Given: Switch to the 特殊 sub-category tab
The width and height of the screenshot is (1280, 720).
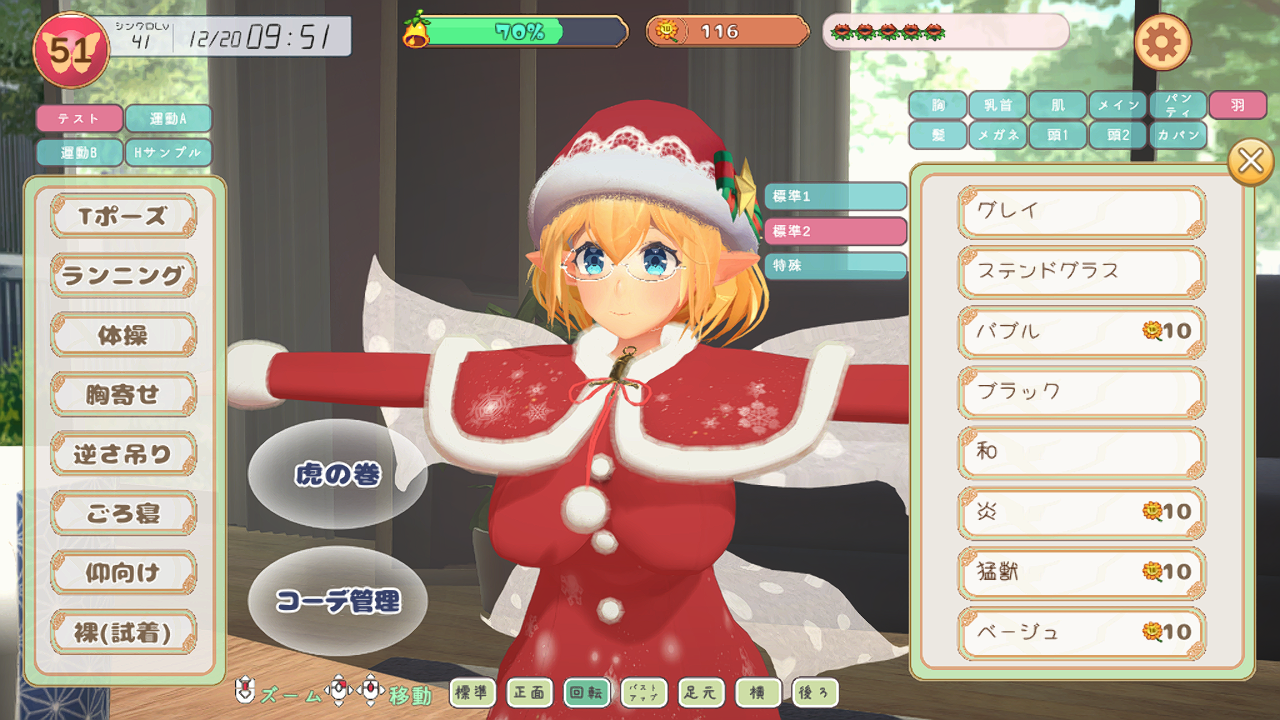Looking at the screenshot, I should pos(835,266).
